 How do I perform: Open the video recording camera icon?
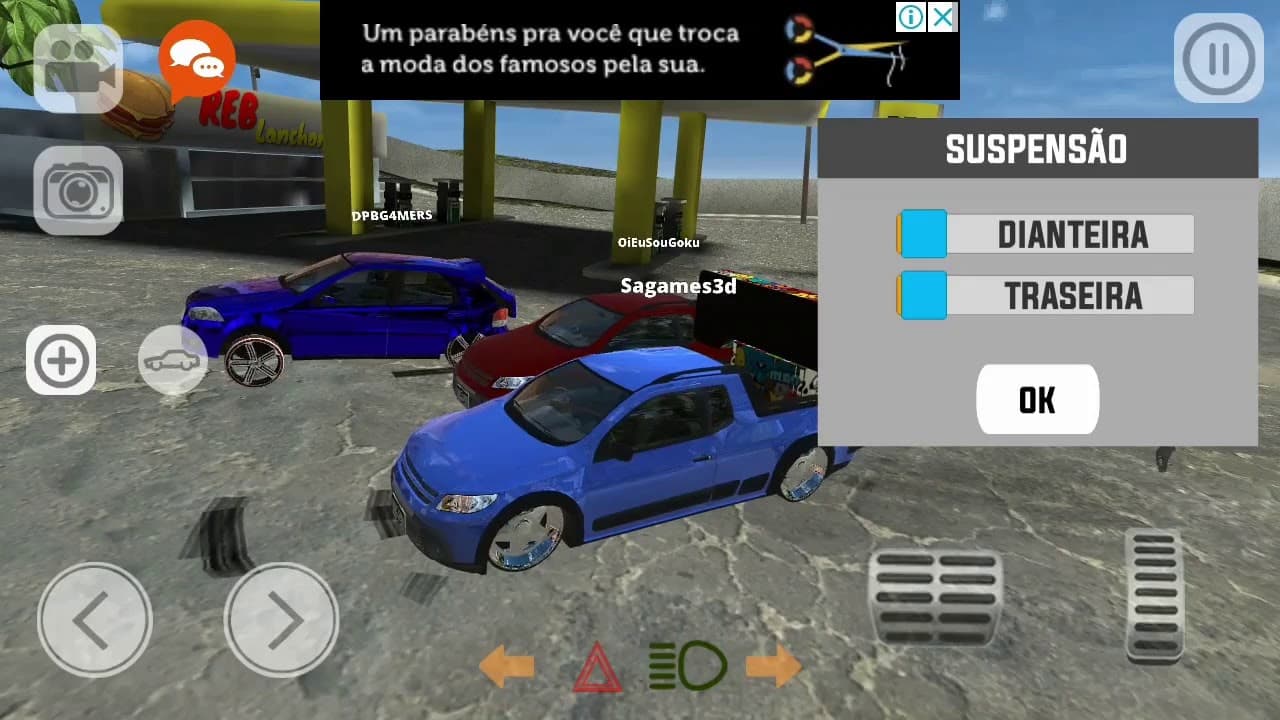[x=78, y=62]
